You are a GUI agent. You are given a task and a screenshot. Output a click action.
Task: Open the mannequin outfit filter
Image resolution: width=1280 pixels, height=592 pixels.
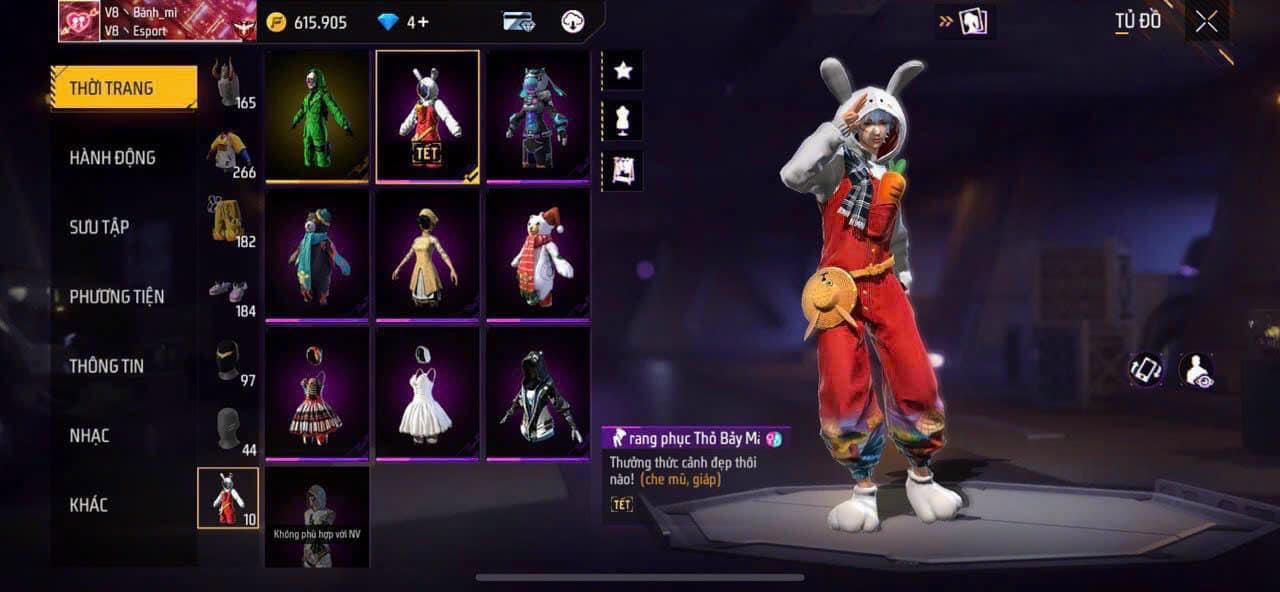pos(623,120)
